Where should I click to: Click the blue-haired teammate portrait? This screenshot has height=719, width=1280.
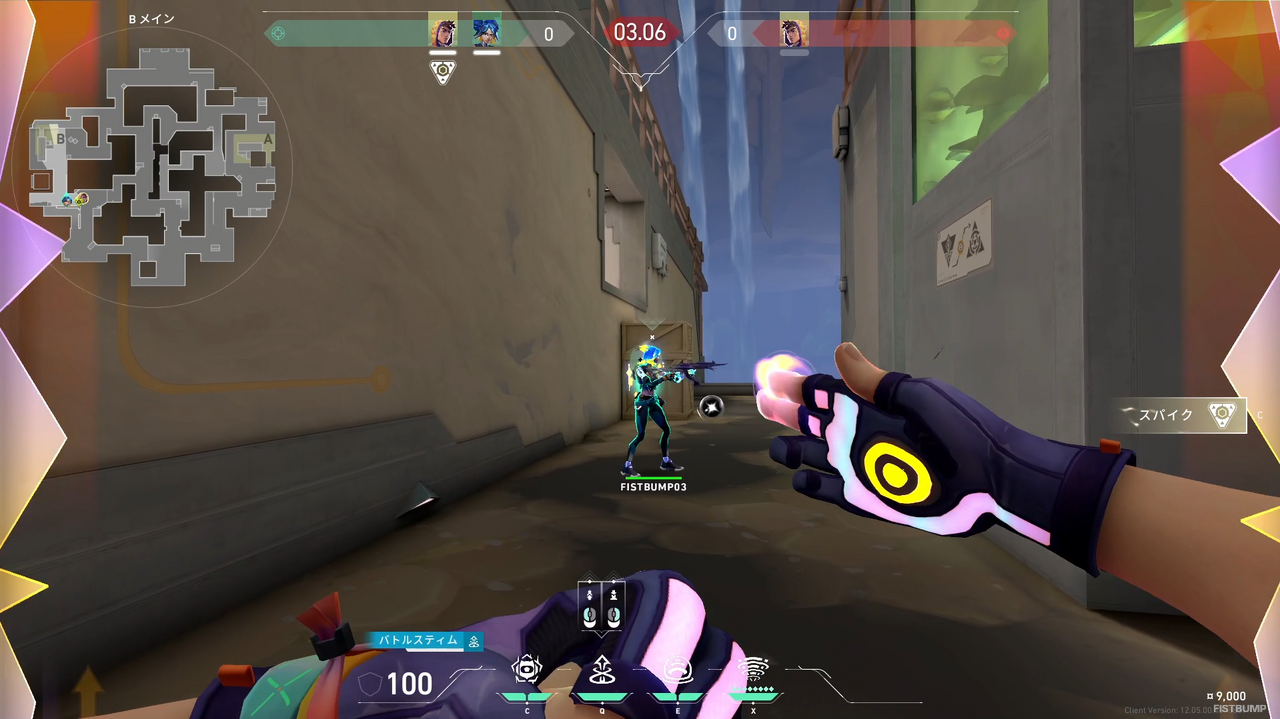point(486,31)
